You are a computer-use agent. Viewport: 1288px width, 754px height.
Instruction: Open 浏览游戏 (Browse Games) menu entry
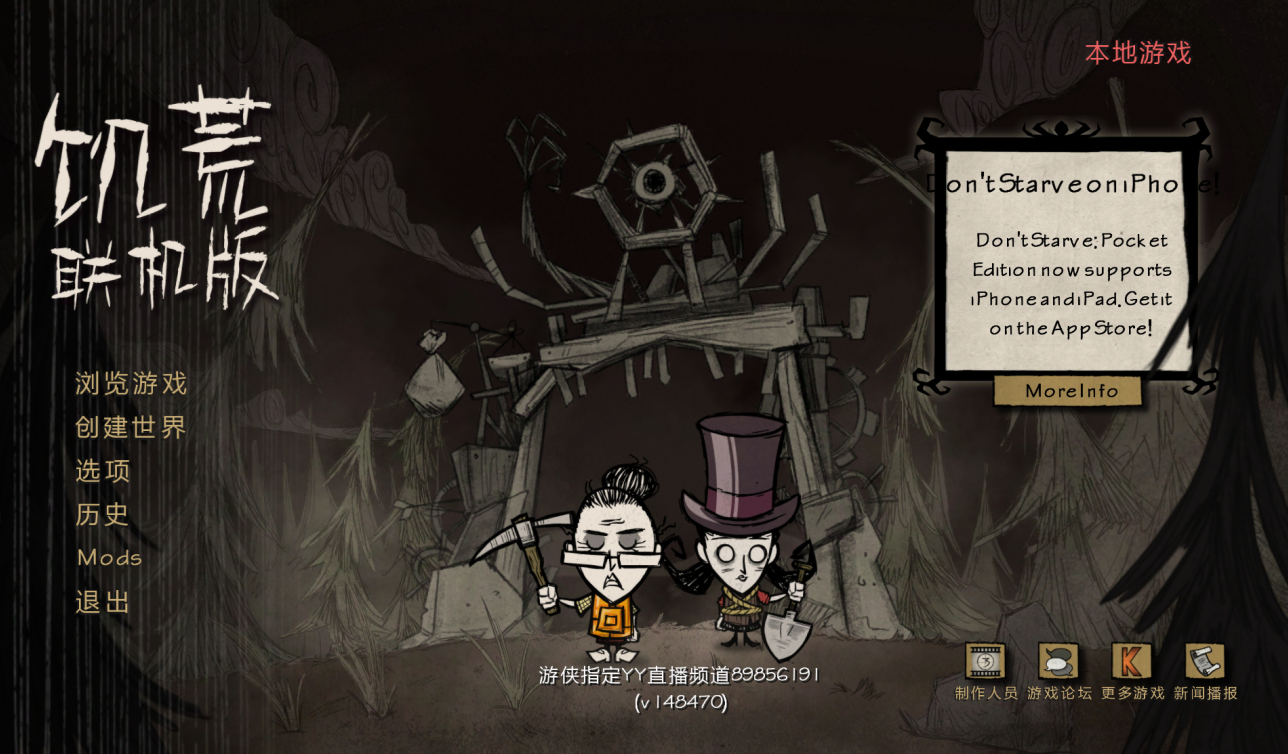pyautogui.click(x=131, y=384)
